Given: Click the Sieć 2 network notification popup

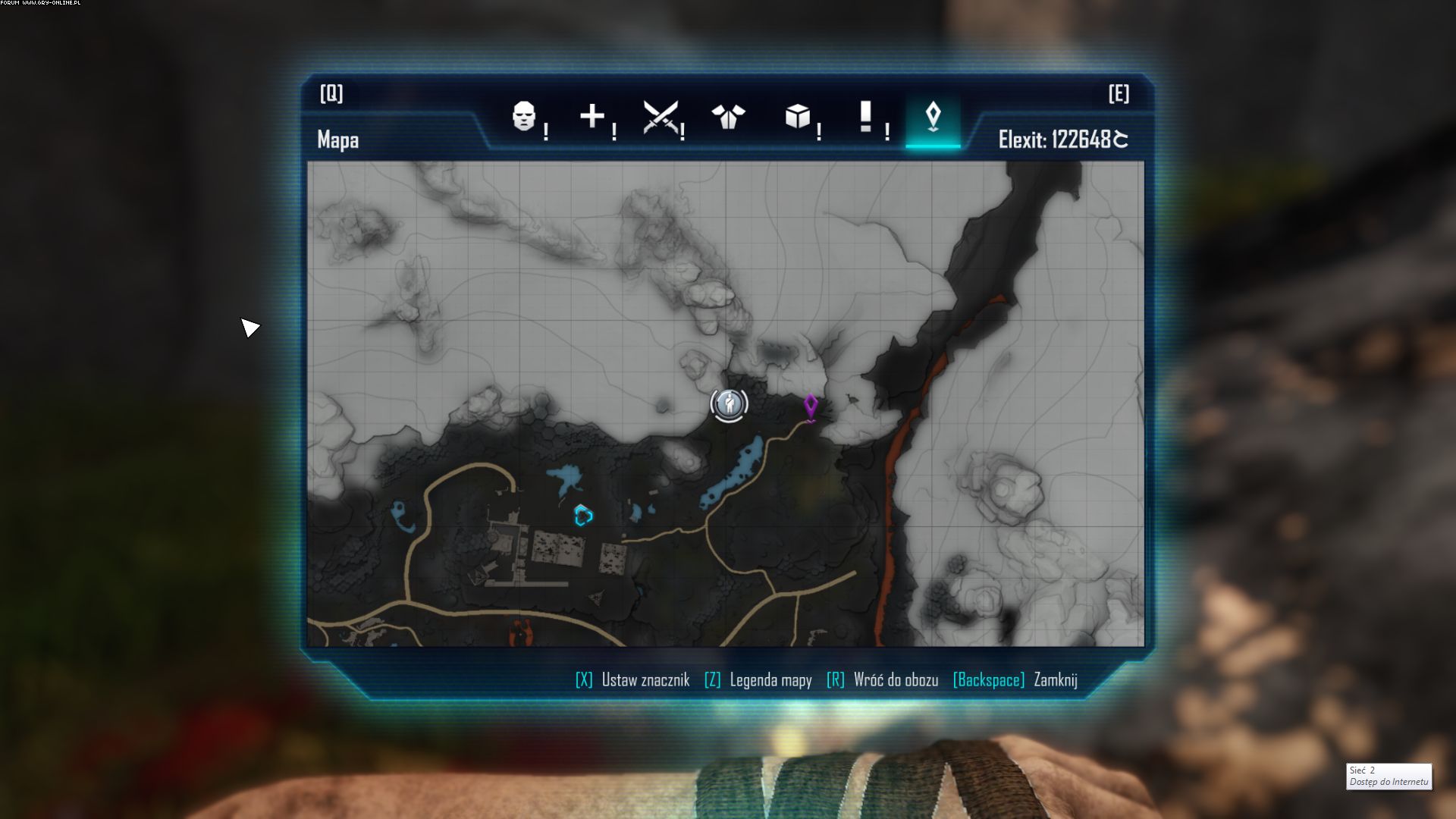Looking at the screenshot, I should click(x=1389, y=776).
